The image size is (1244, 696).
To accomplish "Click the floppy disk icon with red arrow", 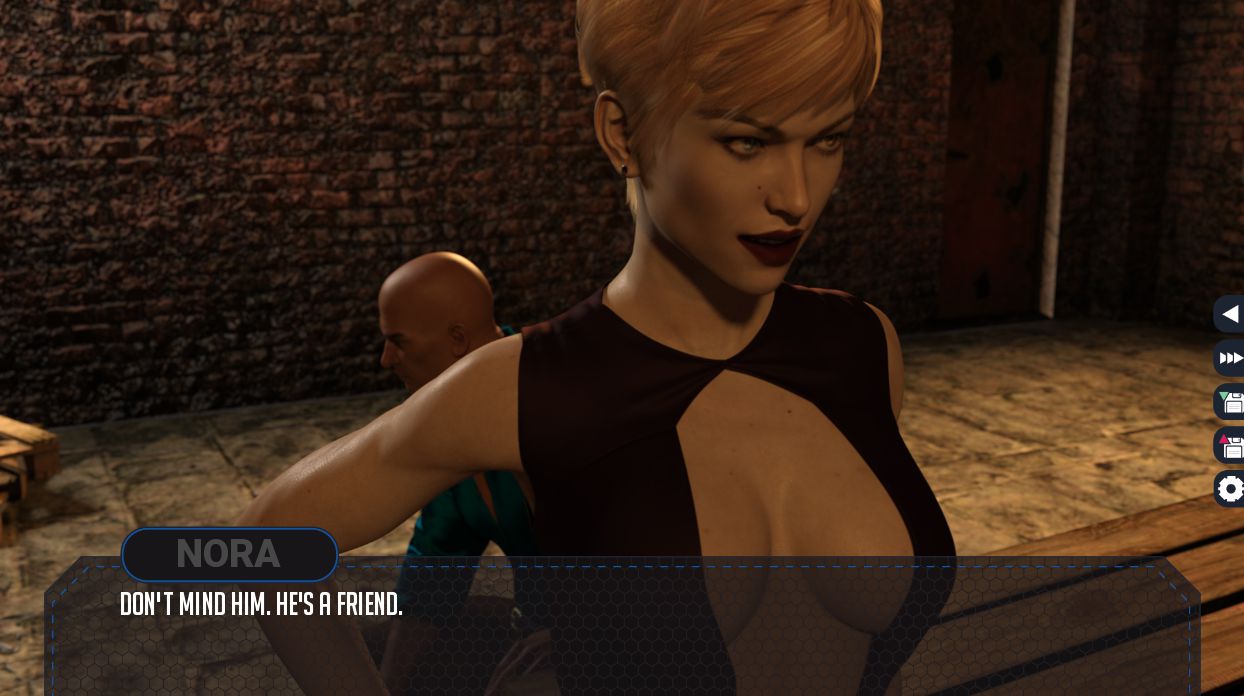I will (x=1230, y=445).
